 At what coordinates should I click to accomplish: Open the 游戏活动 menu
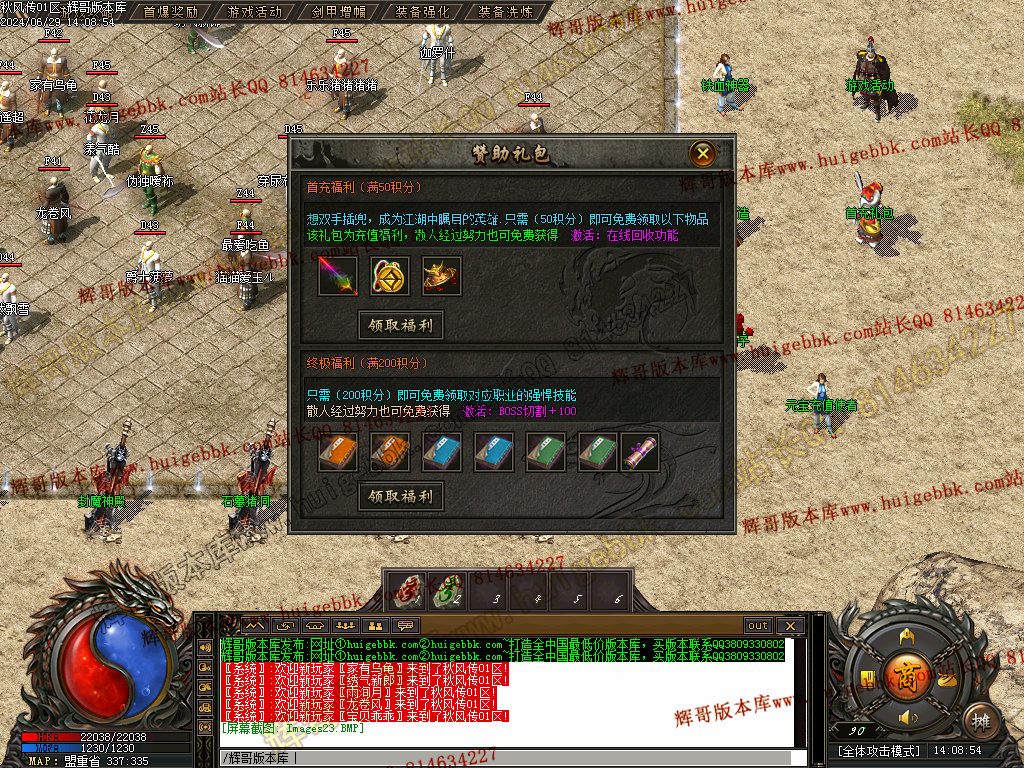pos(254,12)
